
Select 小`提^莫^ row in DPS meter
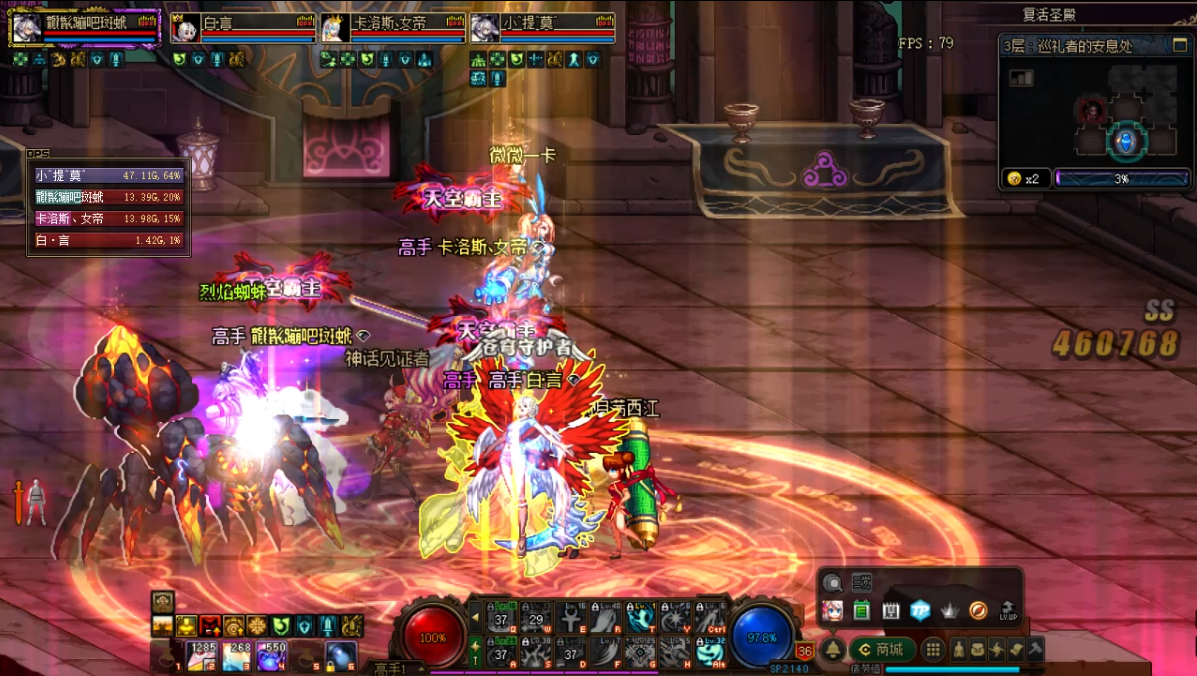107,176
